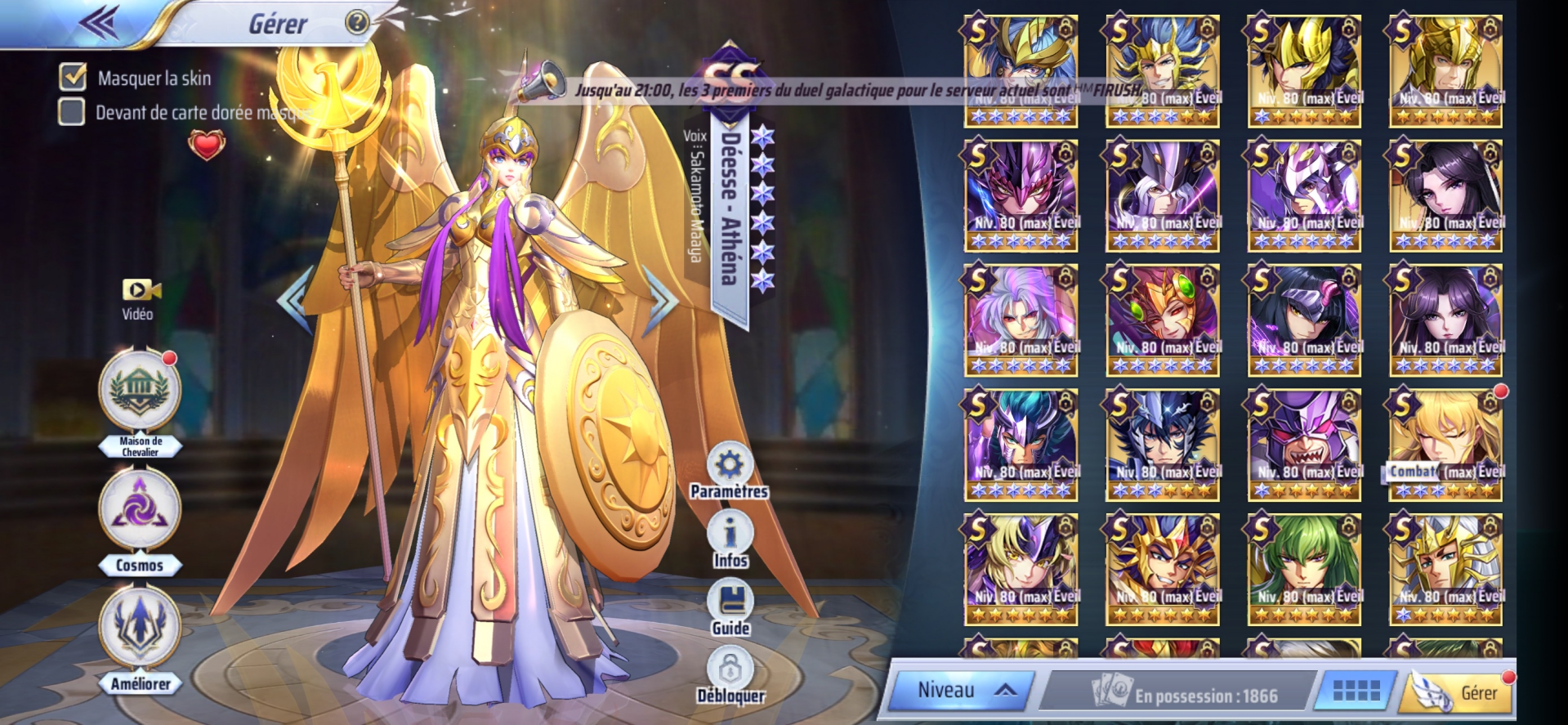Toggle the Masquer la skin checkbox
1568x725 pixels.
click(73, 77)
